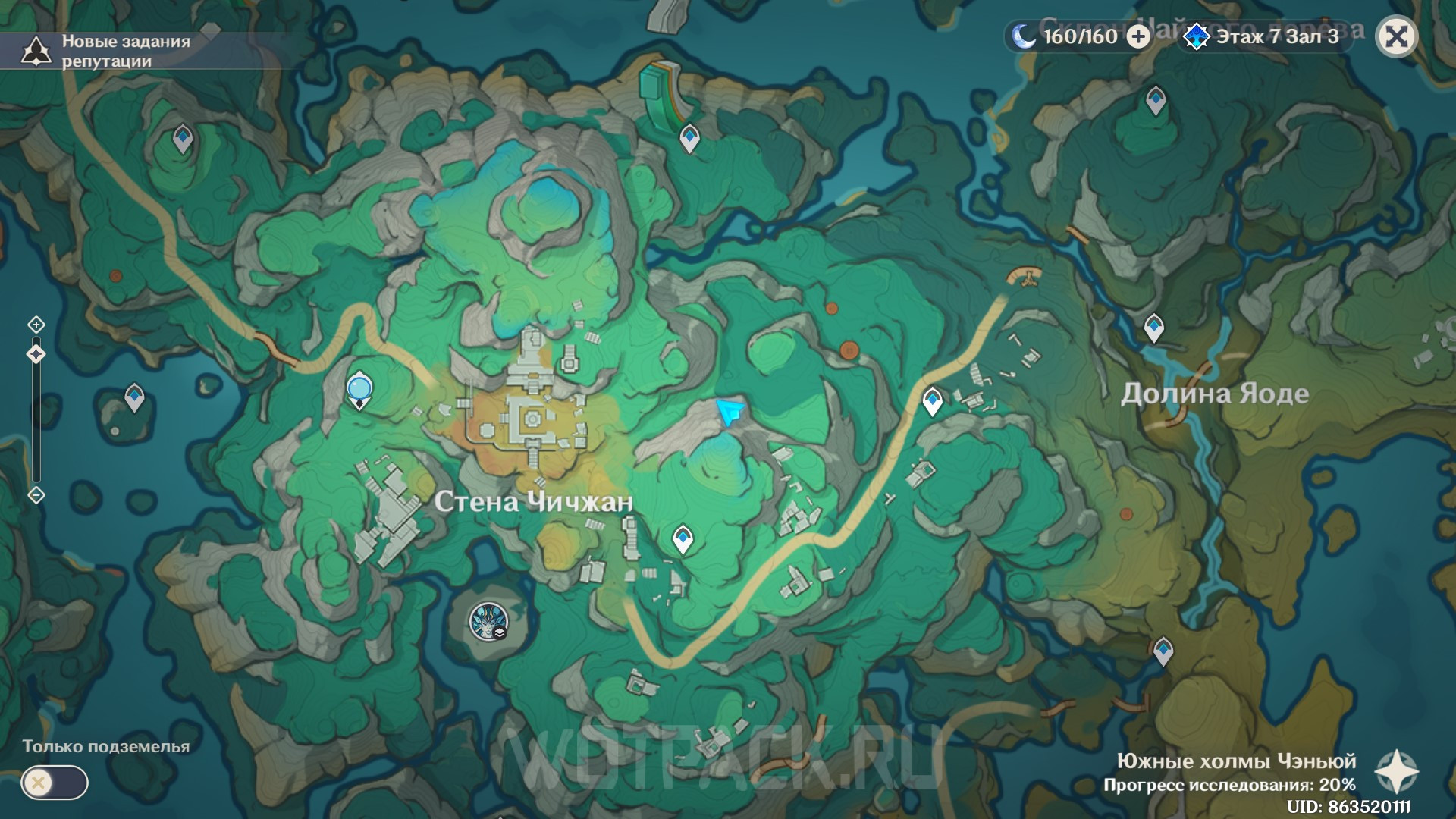Select the round domain icon on the small island
Viewport: 1456px width, 819px height.
tap(488, 622)
